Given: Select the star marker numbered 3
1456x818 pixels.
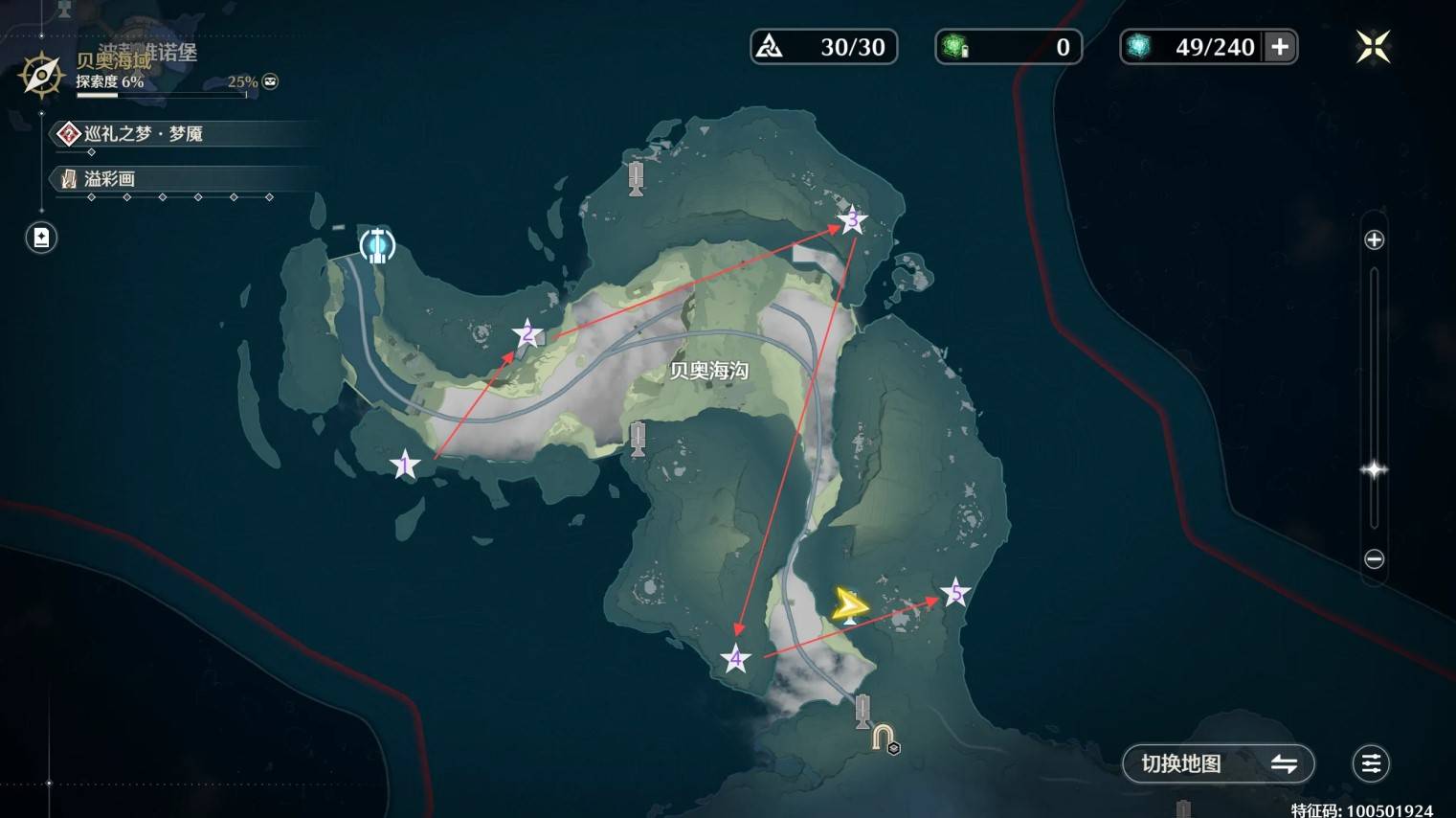Looking at the screenshot, I should tap(852, 220).
